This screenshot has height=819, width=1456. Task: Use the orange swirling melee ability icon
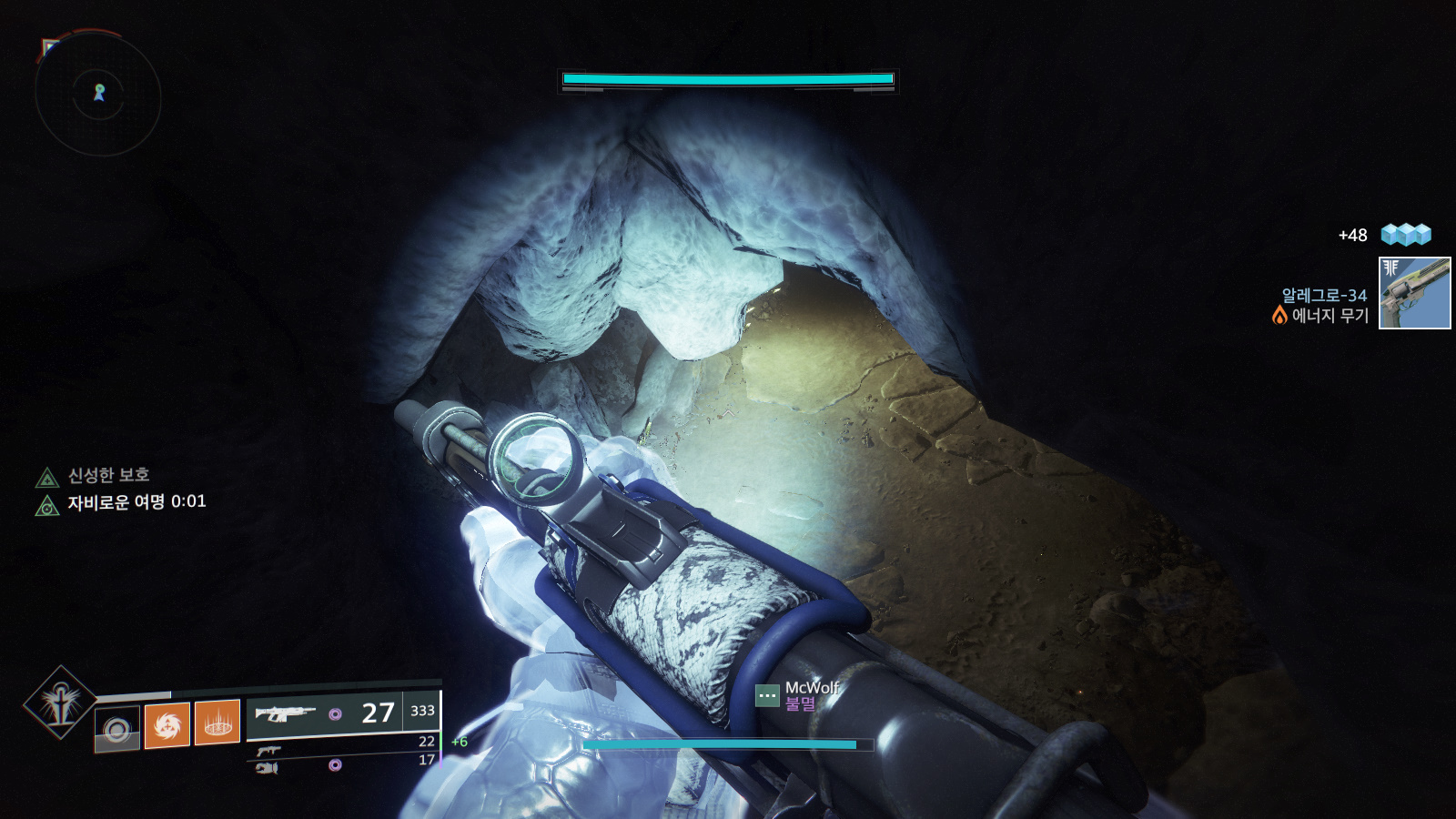pyautogui.click(x=167, y=724)
